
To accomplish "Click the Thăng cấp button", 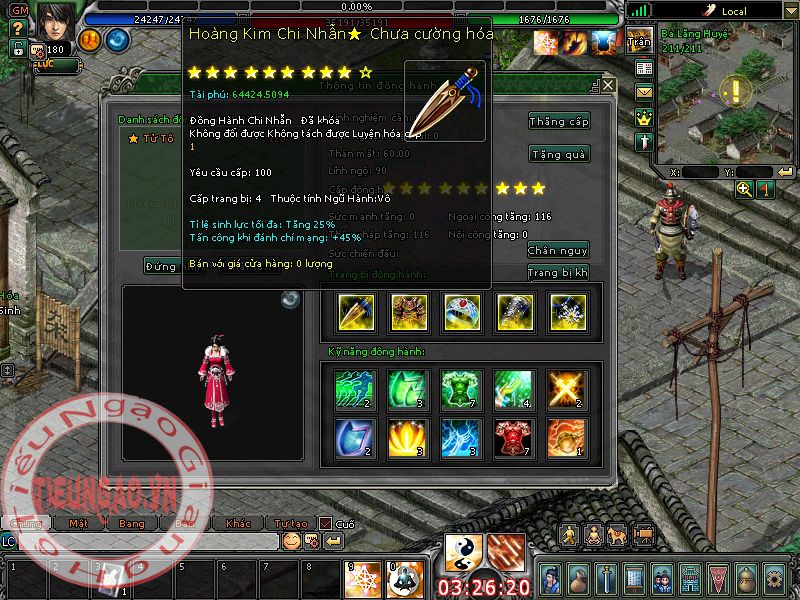I will click(x=559, y=121).
